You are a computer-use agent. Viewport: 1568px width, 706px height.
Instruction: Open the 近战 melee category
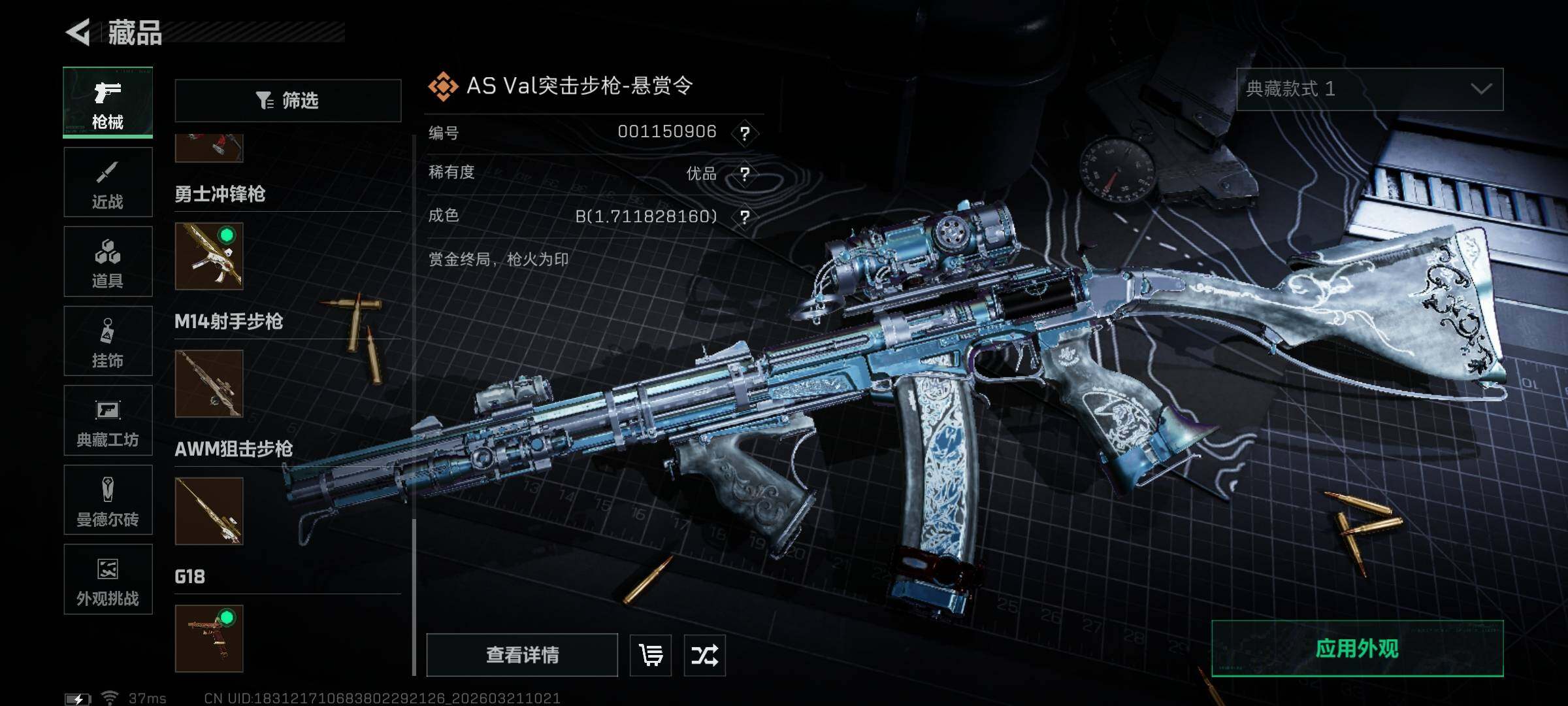tap(108, 182)
